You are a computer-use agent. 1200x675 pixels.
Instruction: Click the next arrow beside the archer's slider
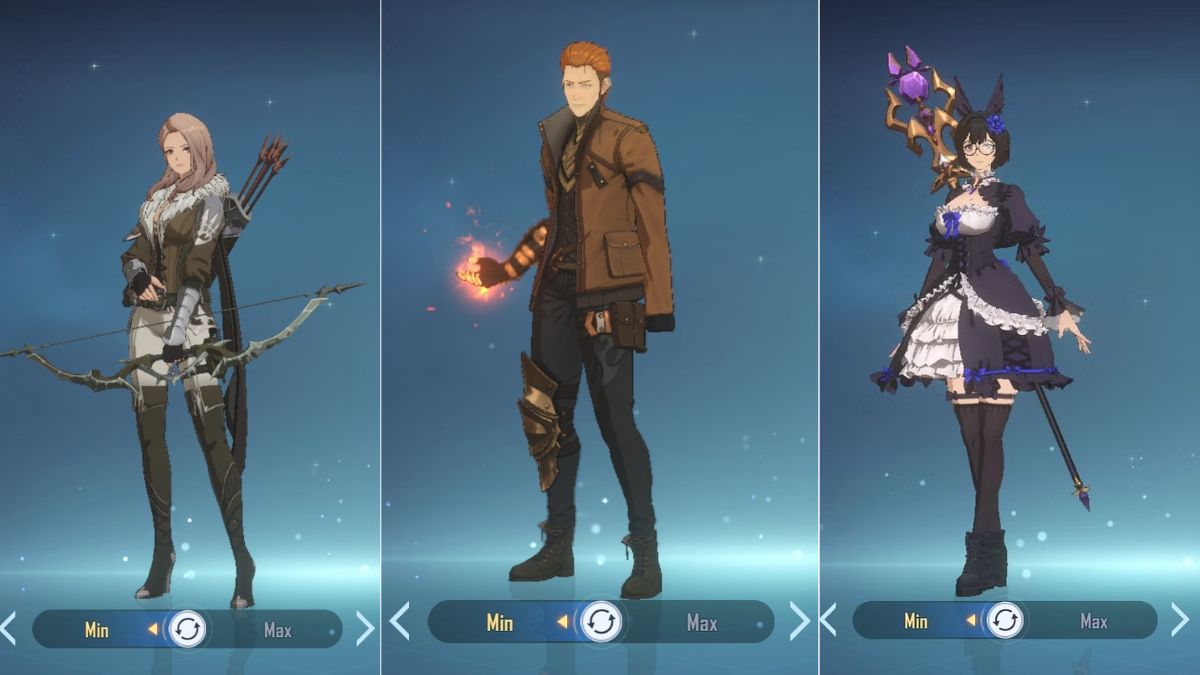tap(364, 629)
